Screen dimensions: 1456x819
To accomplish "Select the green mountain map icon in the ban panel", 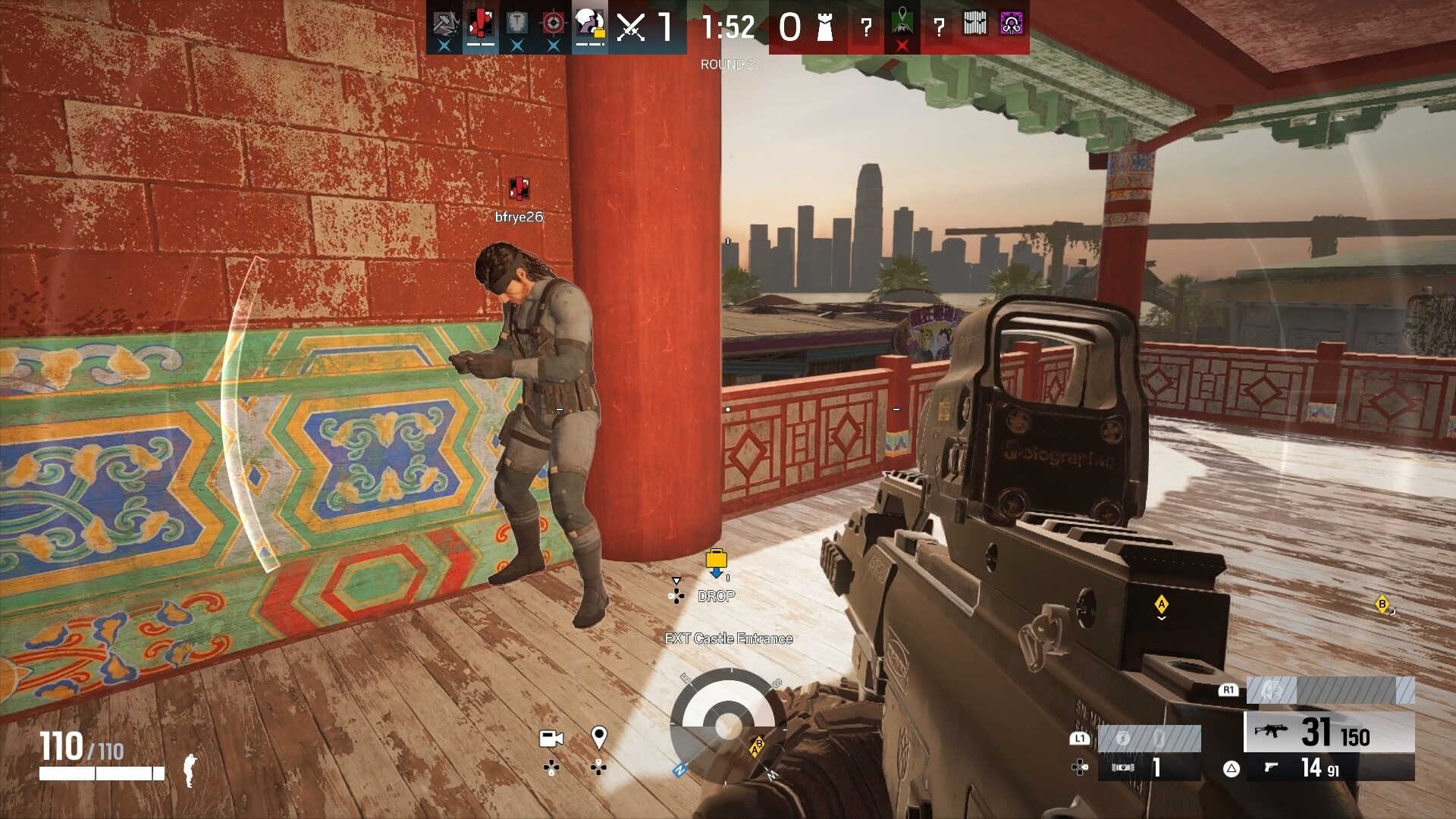I will [x=903, y=21].
